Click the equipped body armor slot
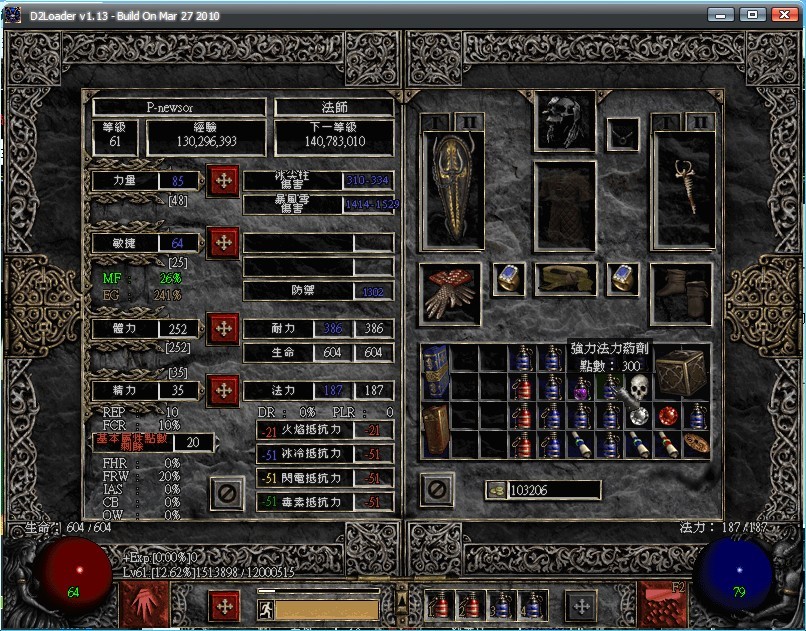This screenshot has height=631, width=806. (565, 205)
